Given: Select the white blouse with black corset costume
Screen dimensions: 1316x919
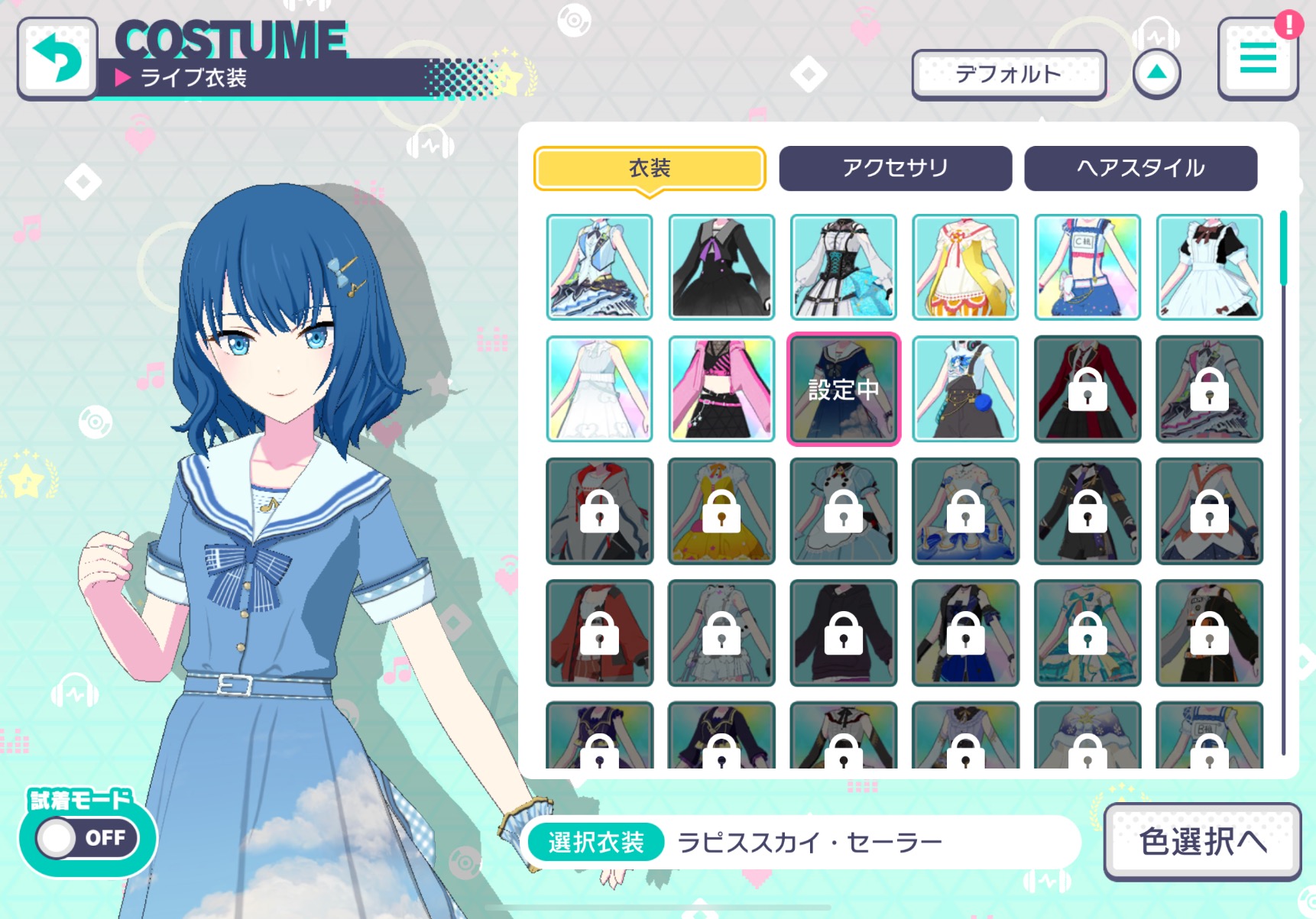Looking at the screenshot, I should pyautogui.click(x=844, y=267).
